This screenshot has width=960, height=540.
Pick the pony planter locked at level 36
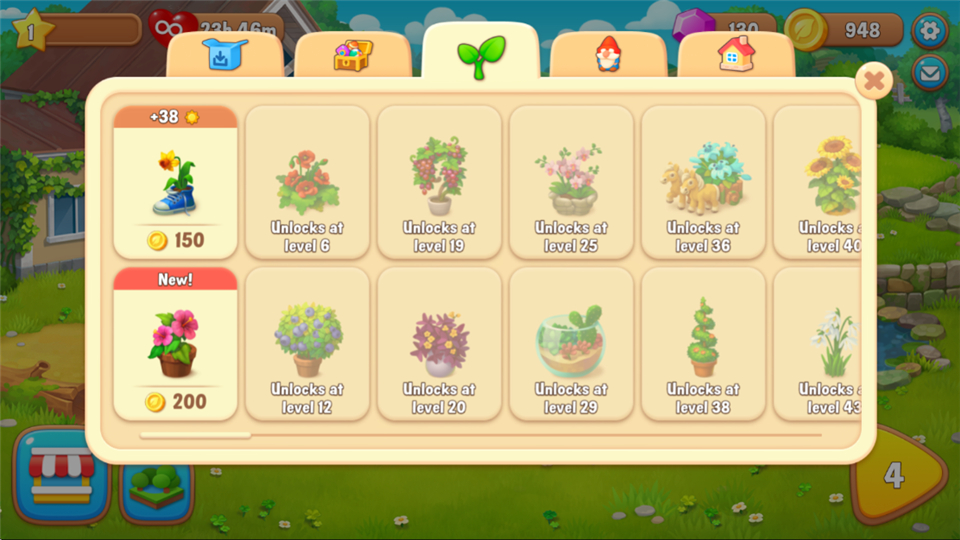click(703, 182)
